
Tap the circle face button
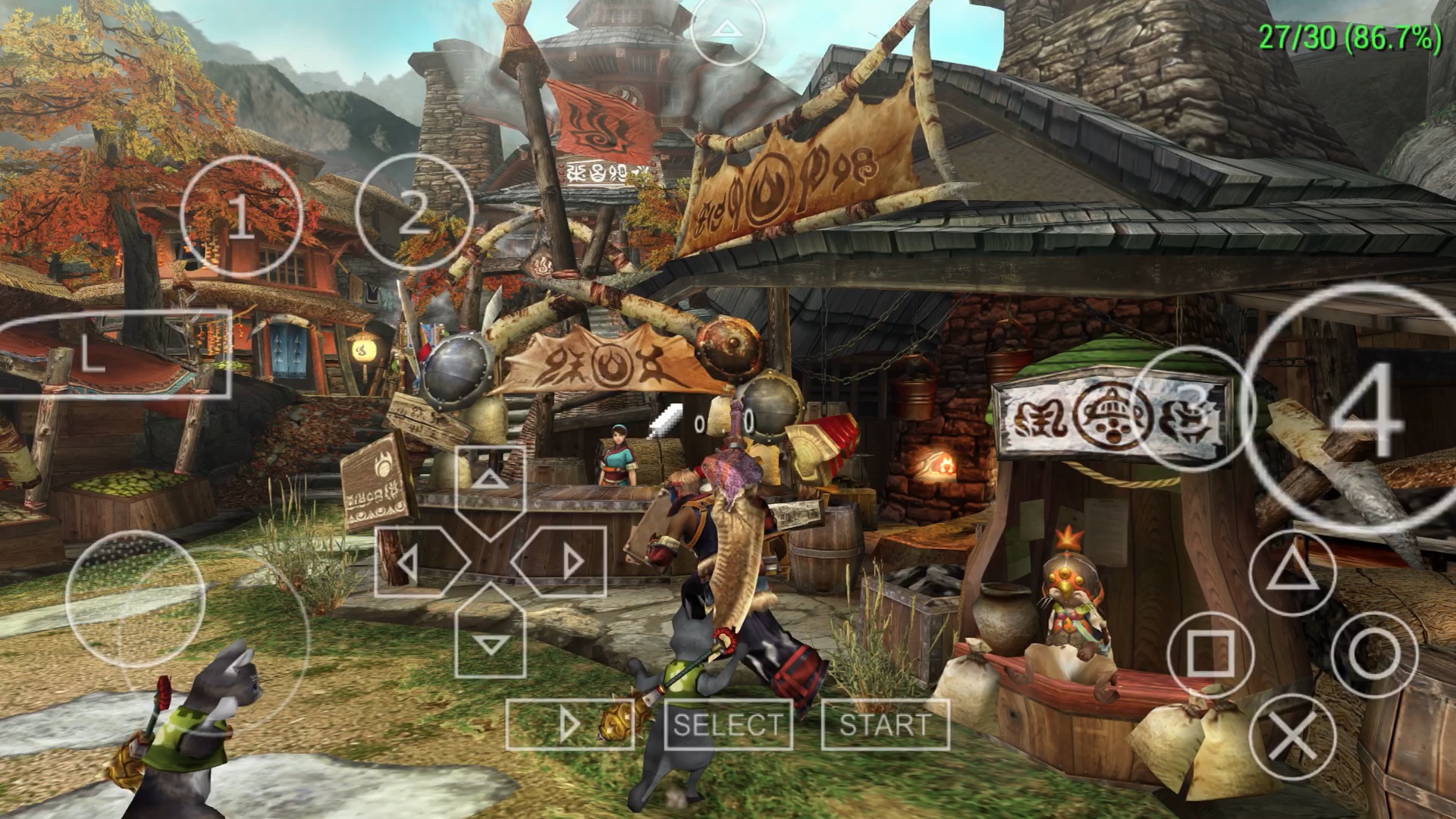click(x=1374, y=654)
